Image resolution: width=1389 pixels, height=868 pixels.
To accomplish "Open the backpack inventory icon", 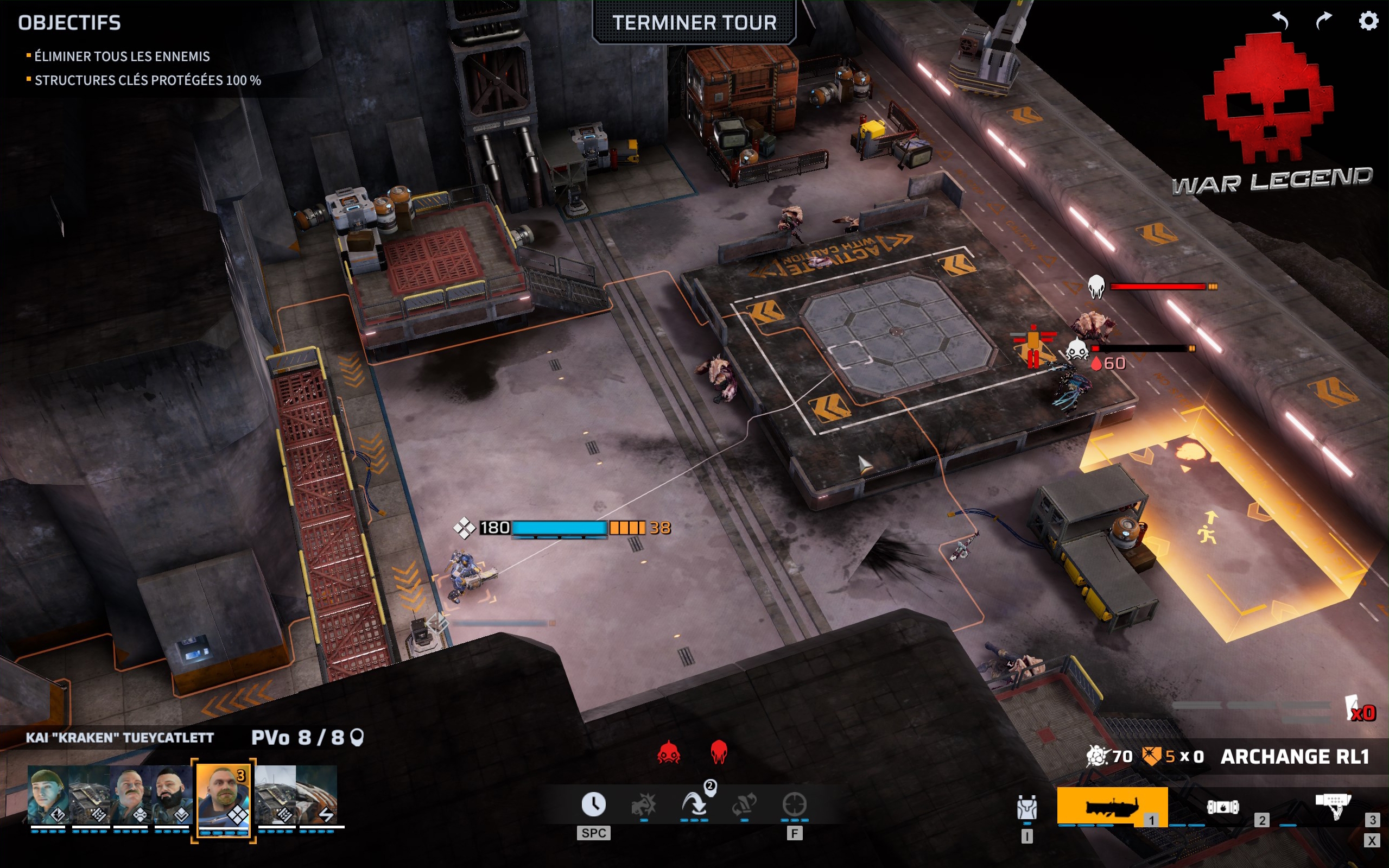I will pyautogui.click(x=1027, y=808).
